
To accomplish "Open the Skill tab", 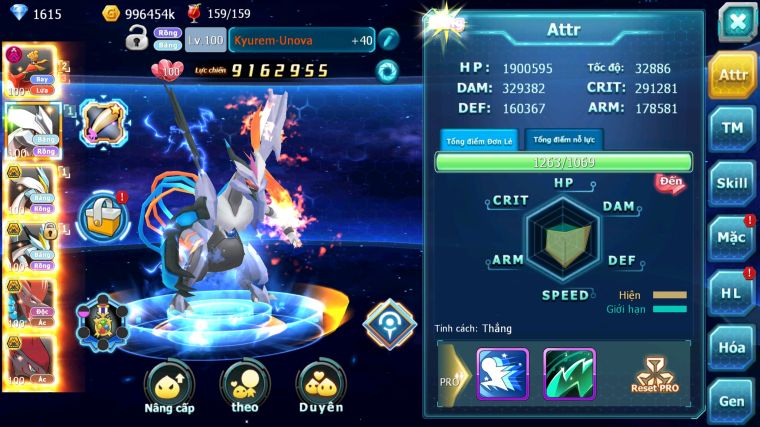I will click(x=733, y=183).
